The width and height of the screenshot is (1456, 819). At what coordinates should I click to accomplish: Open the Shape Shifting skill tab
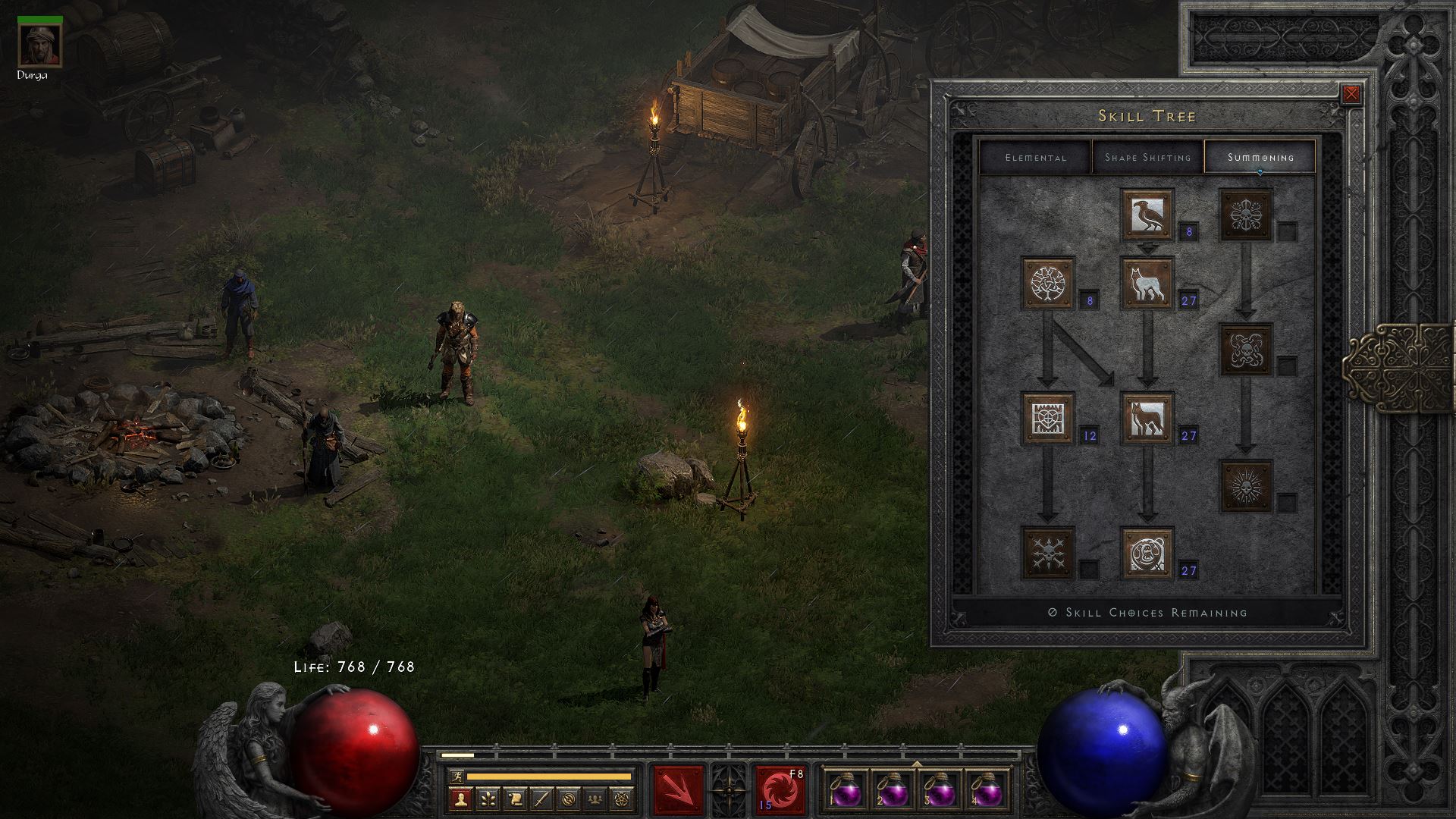coord(1147,157)
